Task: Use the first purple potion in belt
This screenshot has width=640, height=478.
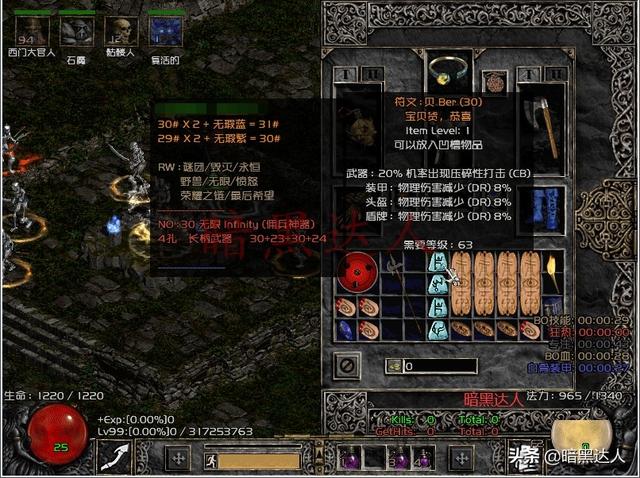Action: (352, 459)
